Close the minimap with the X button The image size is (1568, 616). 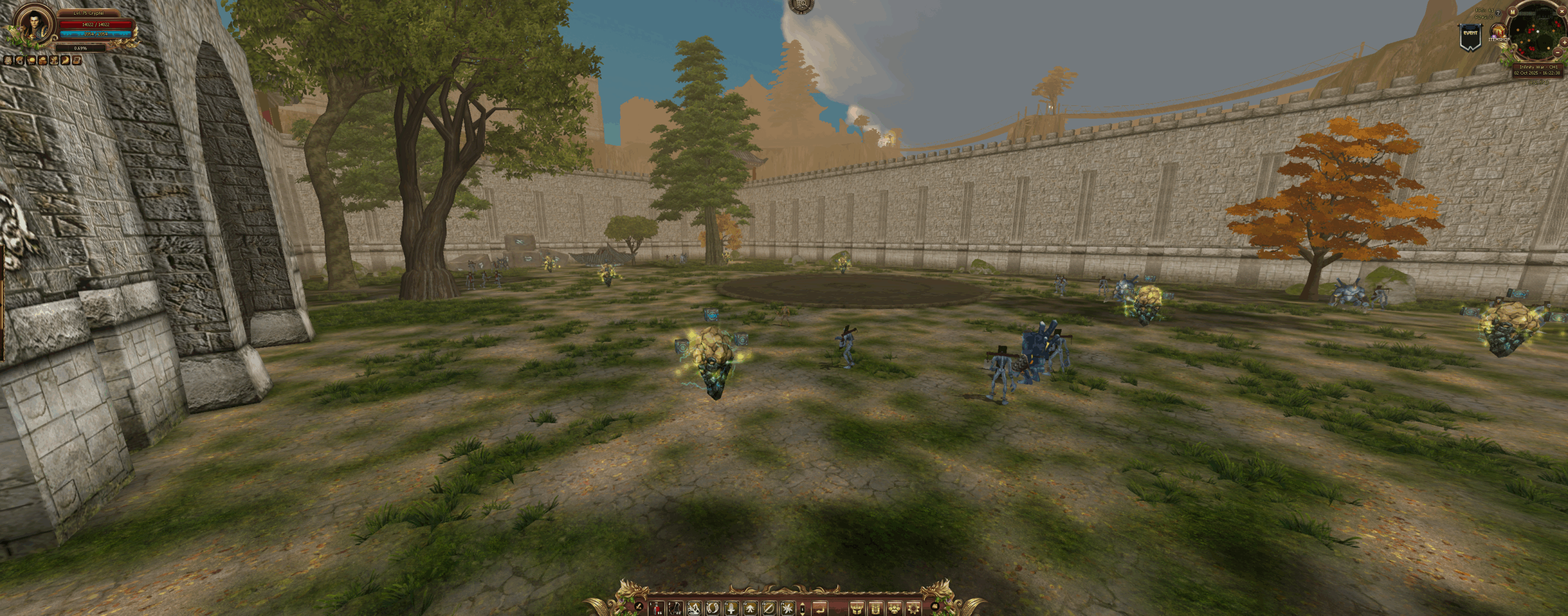pyautogui.click(x=1562, y=11)
